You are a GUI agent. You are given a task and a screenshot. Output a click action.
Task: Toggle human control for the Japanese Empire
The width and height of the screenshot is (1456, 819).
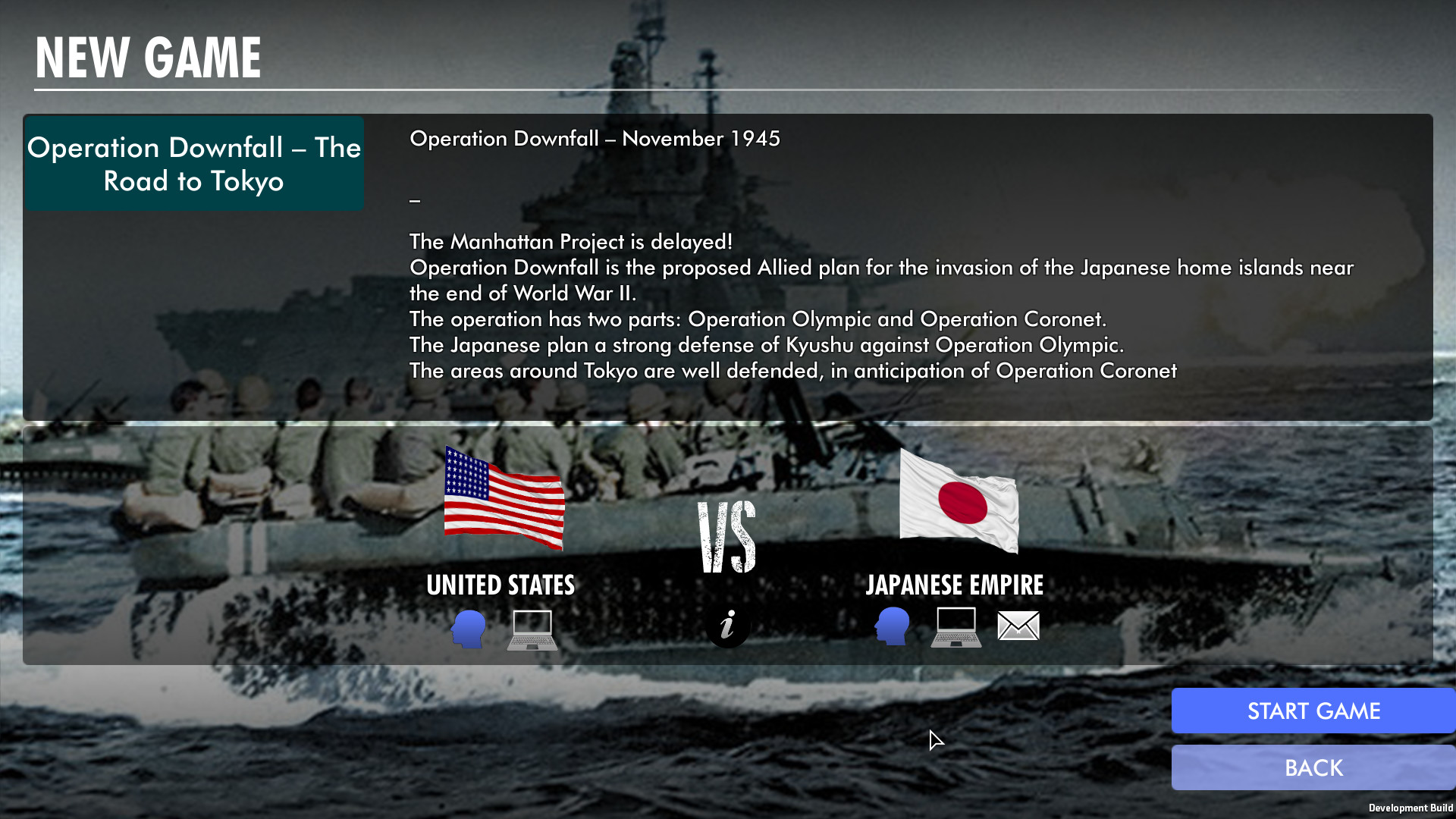coord(892,628)
